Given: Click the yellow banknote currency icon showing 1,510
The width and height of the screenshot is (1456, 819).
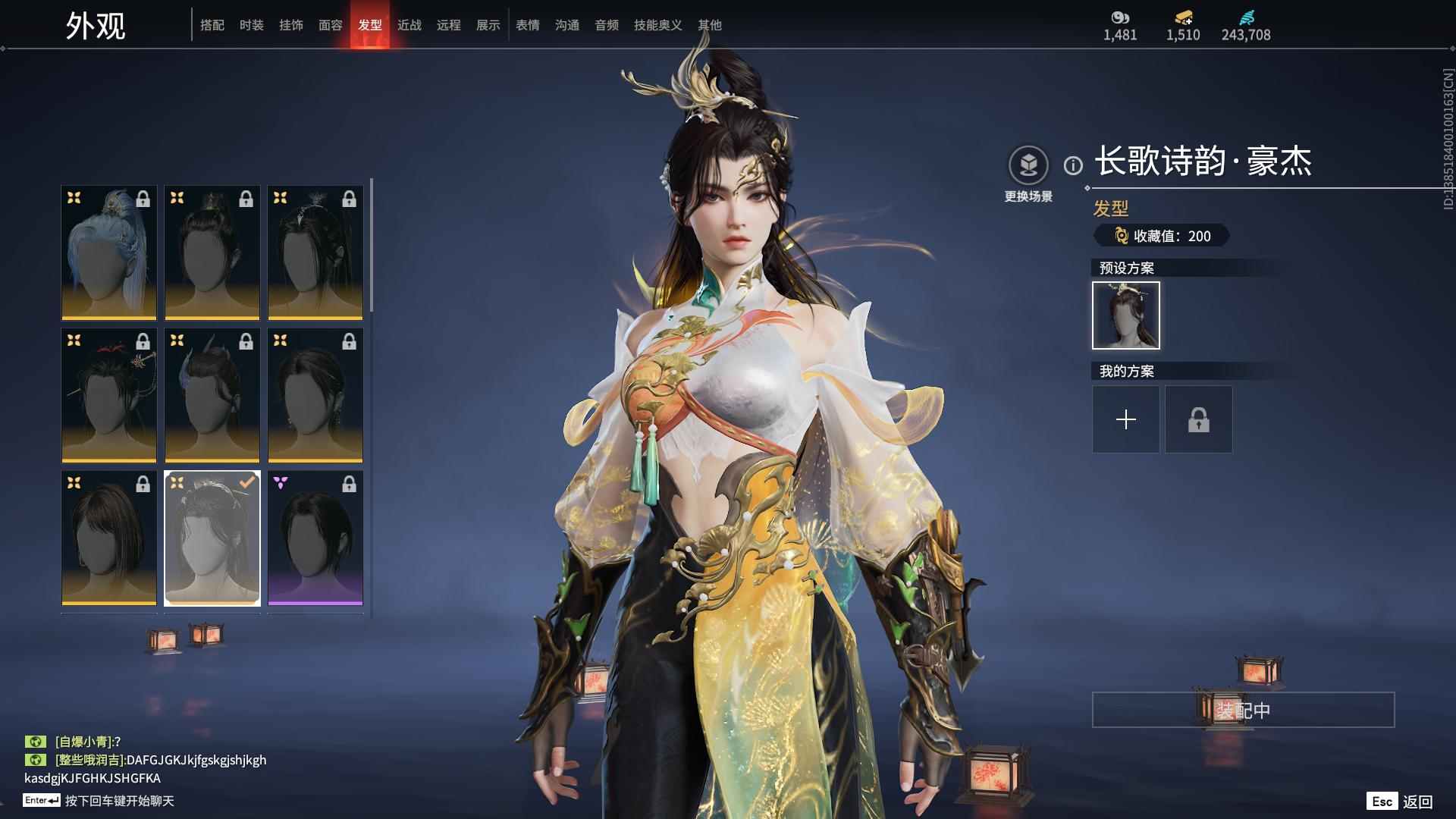Looking at the screenshot, I should tap(1181, 17).
